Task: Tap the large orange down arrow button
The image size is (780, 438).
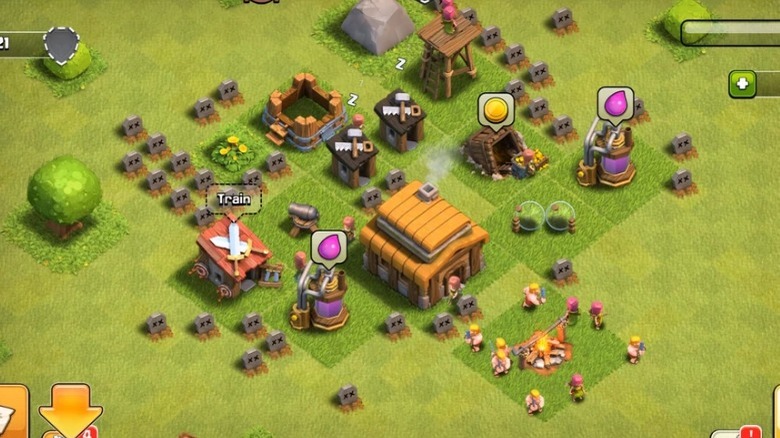Action: 70,410
